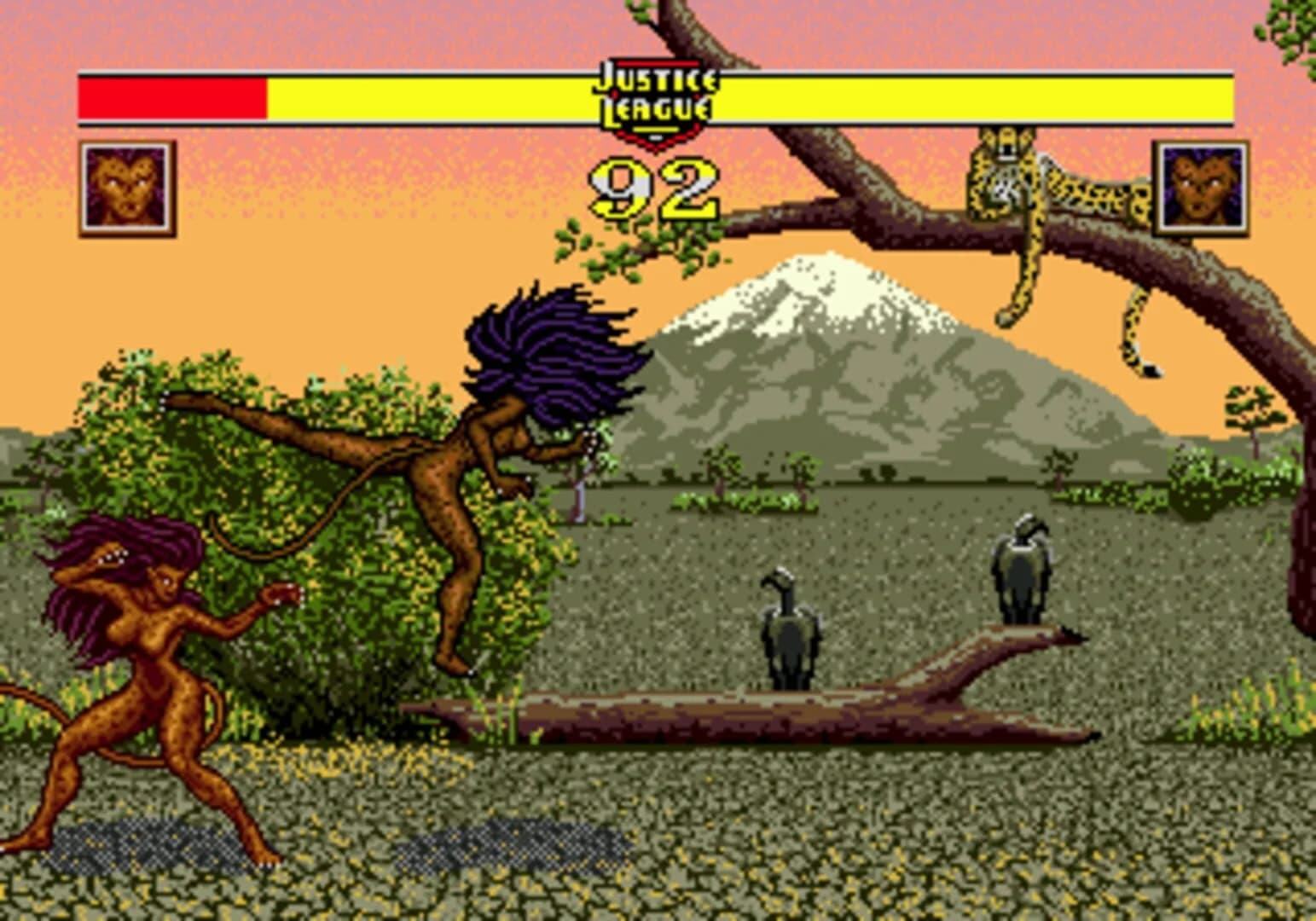Click the left Cheetah character portrait
The width and height of the screenshot is (1316, 921).
(x=125, y=186)
